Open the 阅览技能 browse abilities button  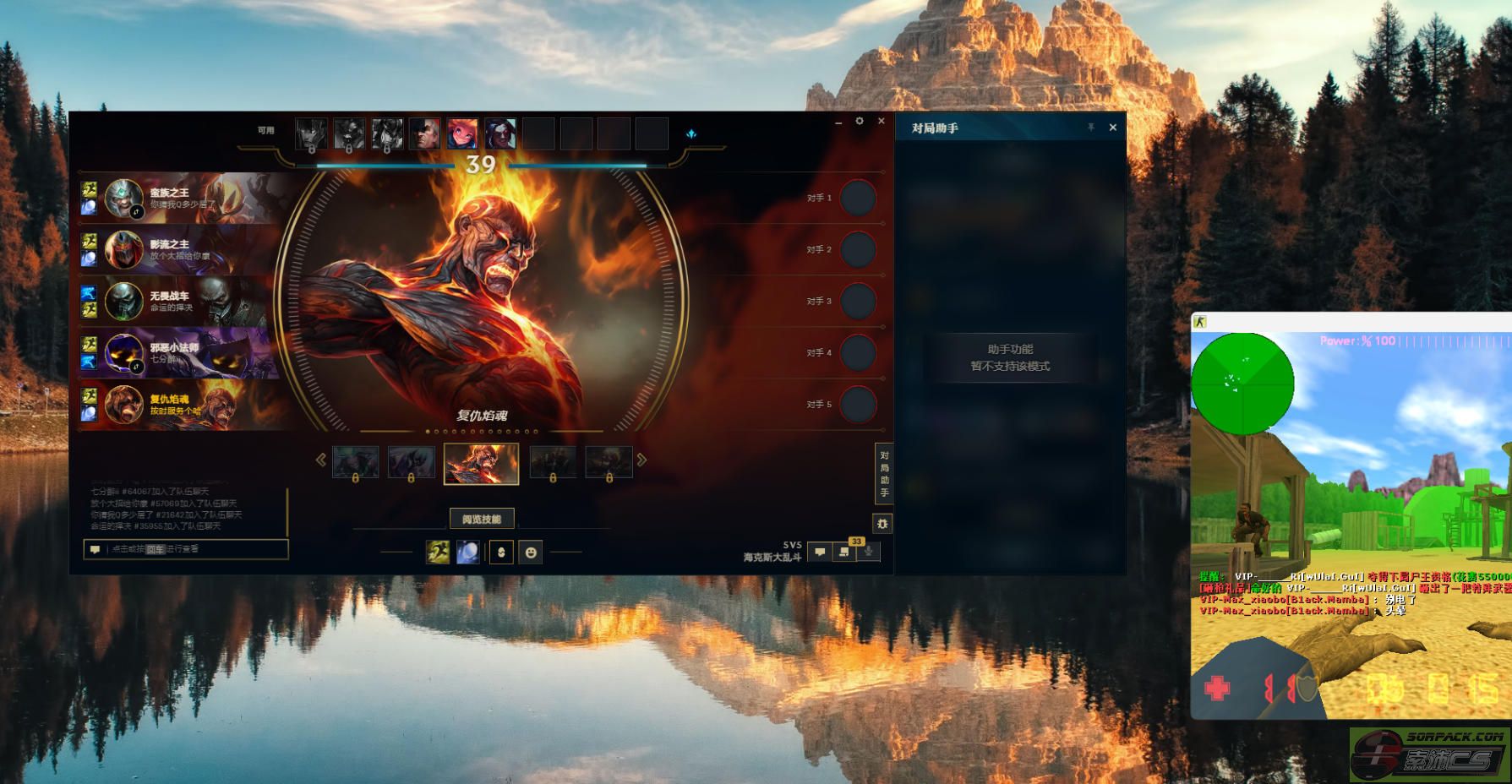coord(481,519)
